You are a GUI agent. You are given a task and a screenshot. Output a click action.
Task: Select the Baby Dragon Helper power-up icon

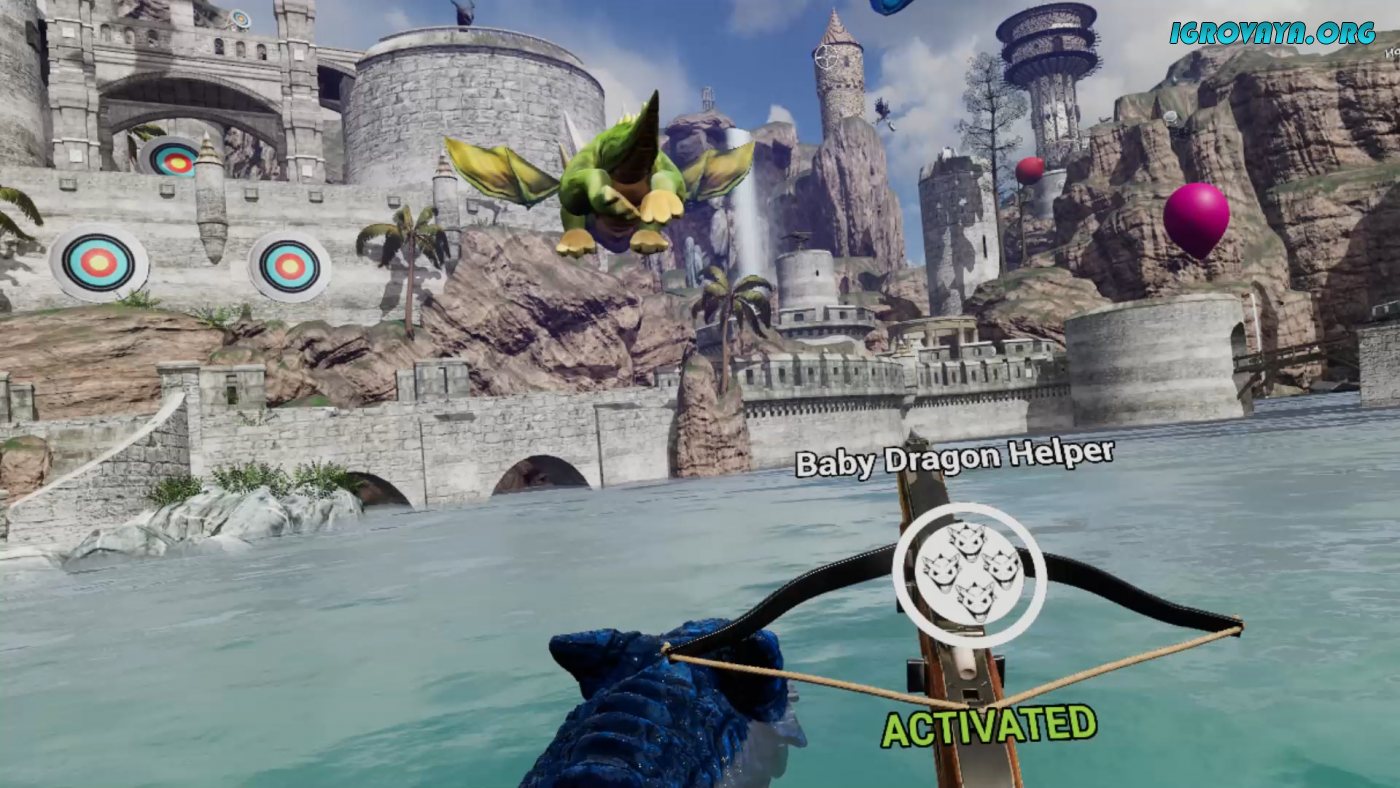[x=969, y=575]
